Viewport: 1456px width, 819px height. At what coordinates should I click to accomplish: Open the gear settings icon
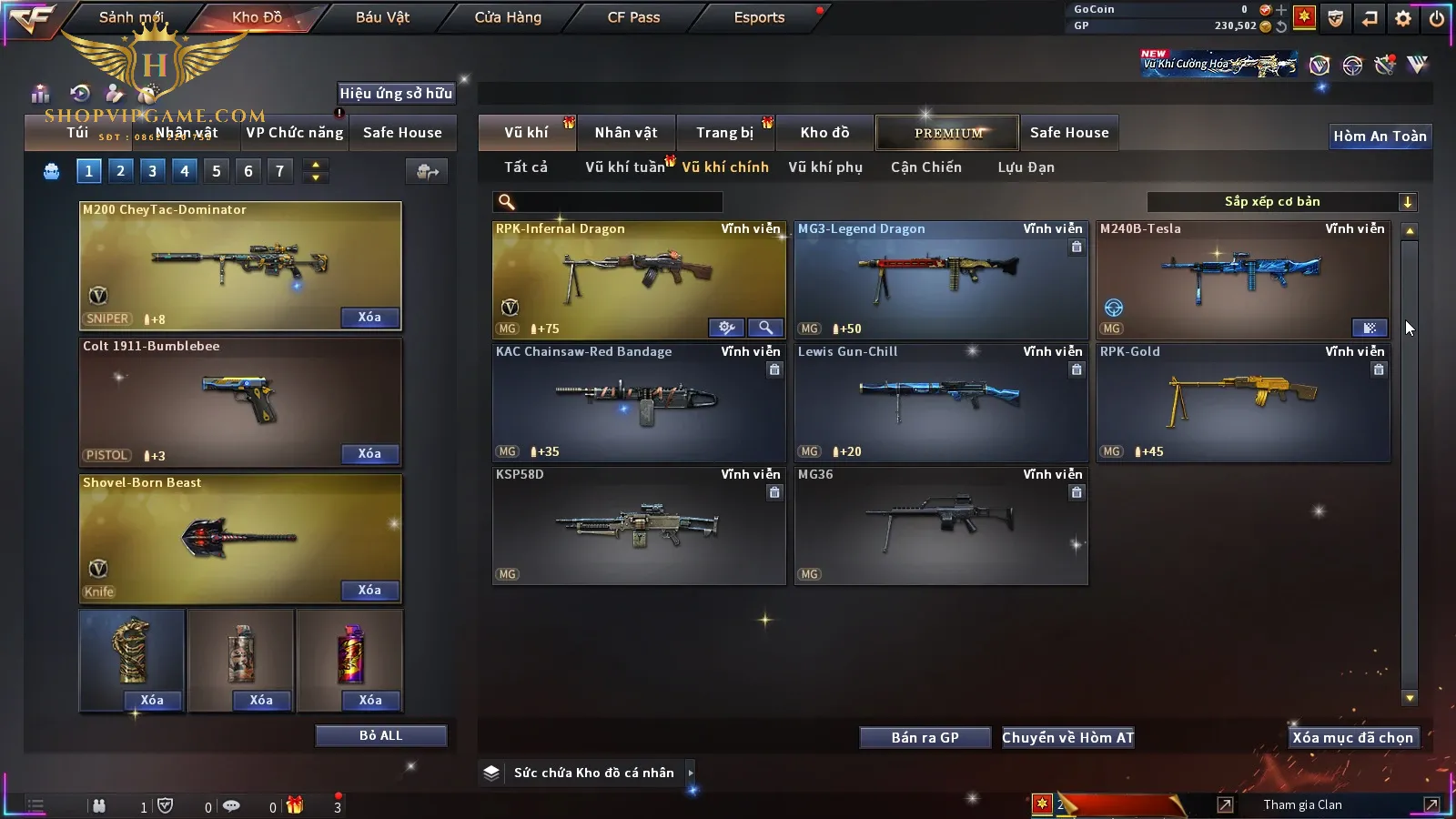(x=1403, y=18)
